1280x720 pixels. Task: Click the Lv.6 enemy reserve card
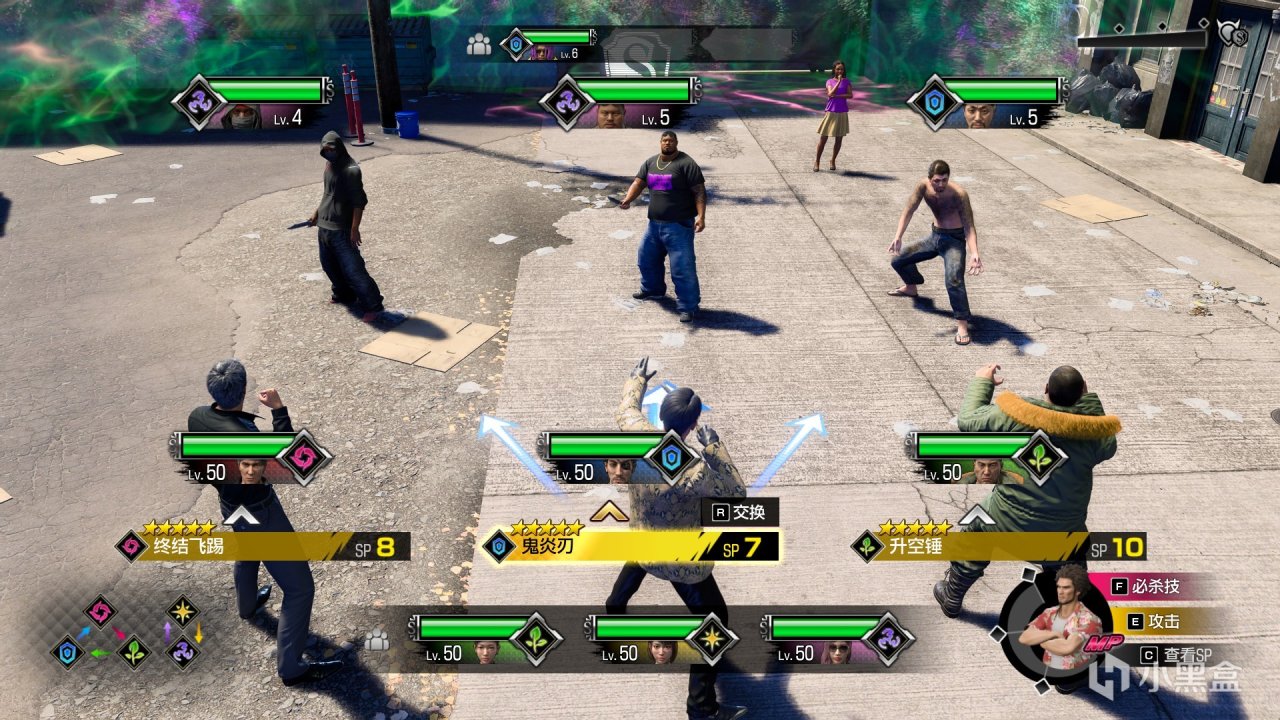(x=549, y=44)
